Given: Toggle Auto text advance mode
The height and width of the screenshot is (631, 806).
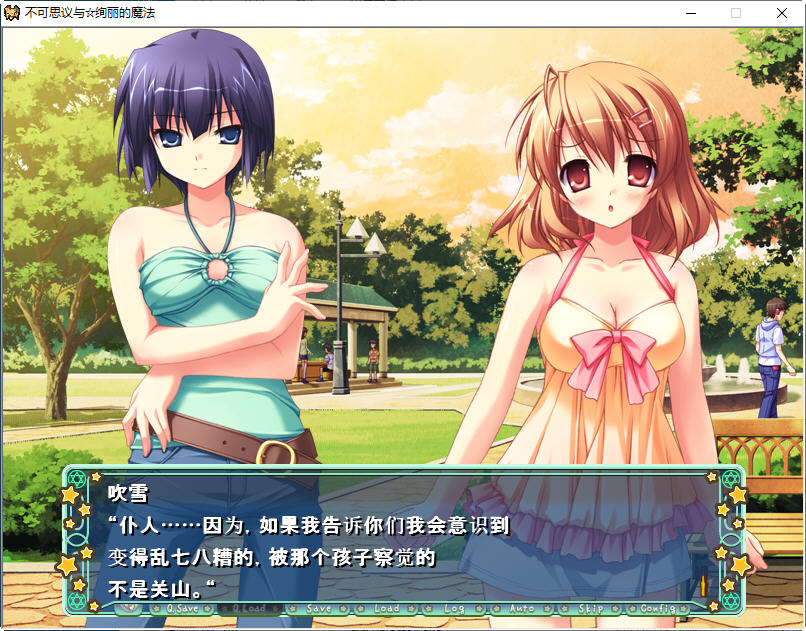Looking at the screenshot, I should pyautogui.click(x=522, y=608).
